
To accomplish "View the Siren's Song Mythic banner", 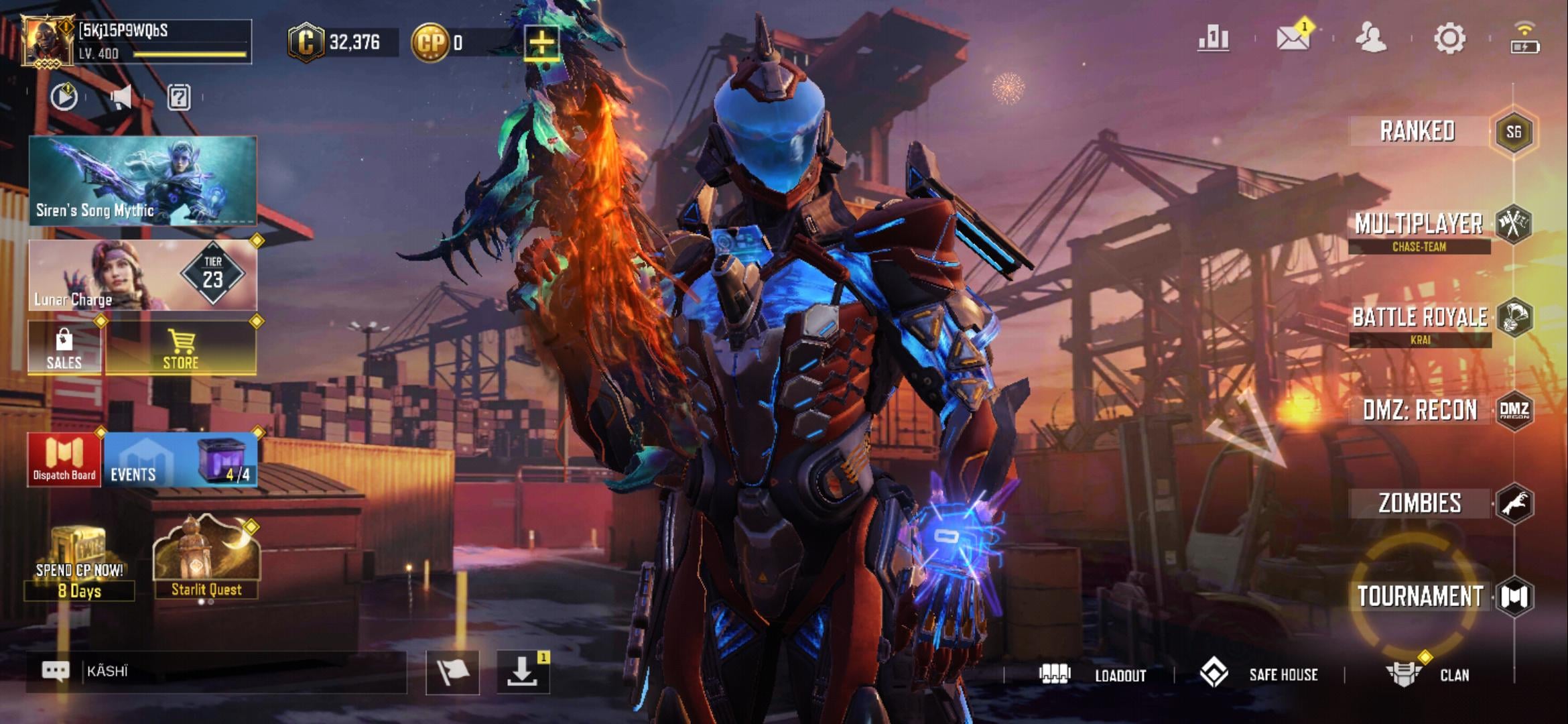I will tap(143, 181).
